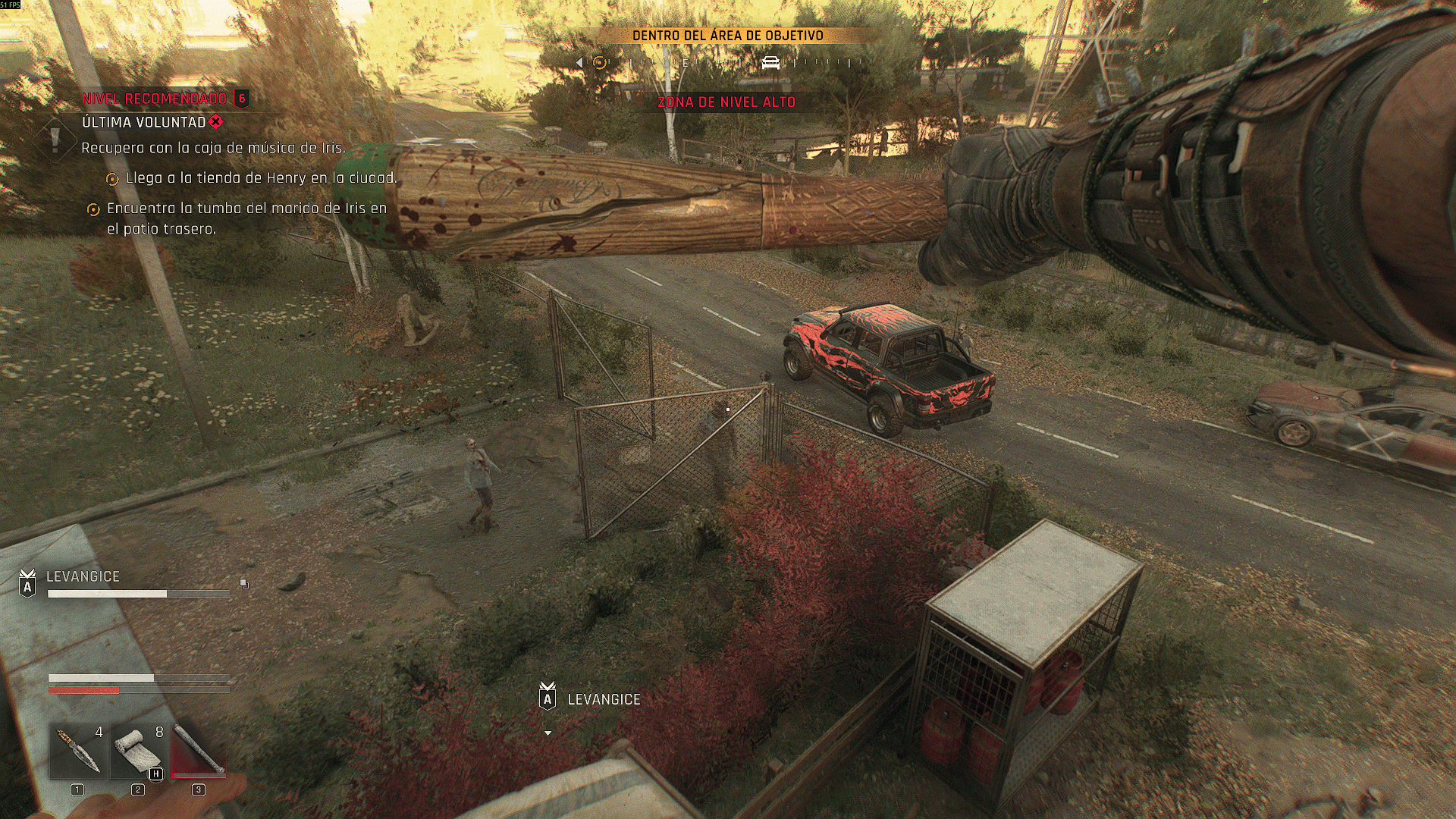Choose the baseball bat weapon slot

pos(198,752)
